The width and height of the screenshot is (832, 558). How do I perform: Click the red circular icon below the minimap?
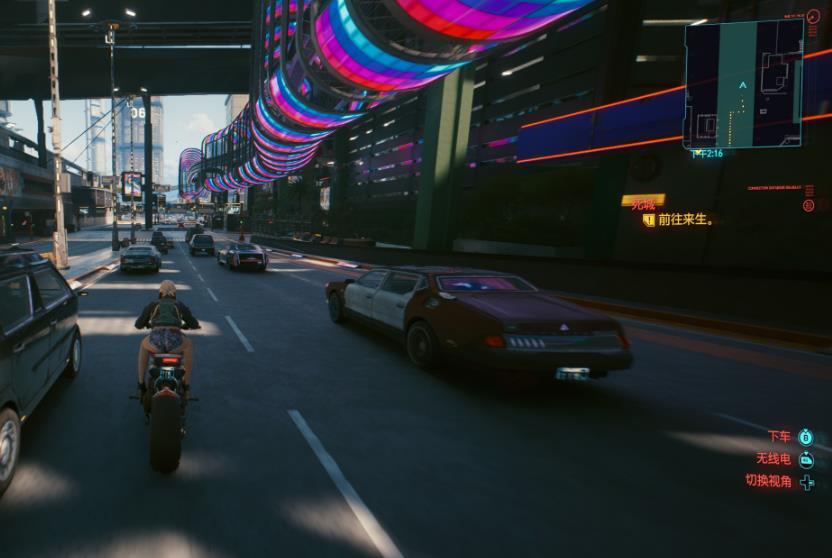tap(808, 205)
